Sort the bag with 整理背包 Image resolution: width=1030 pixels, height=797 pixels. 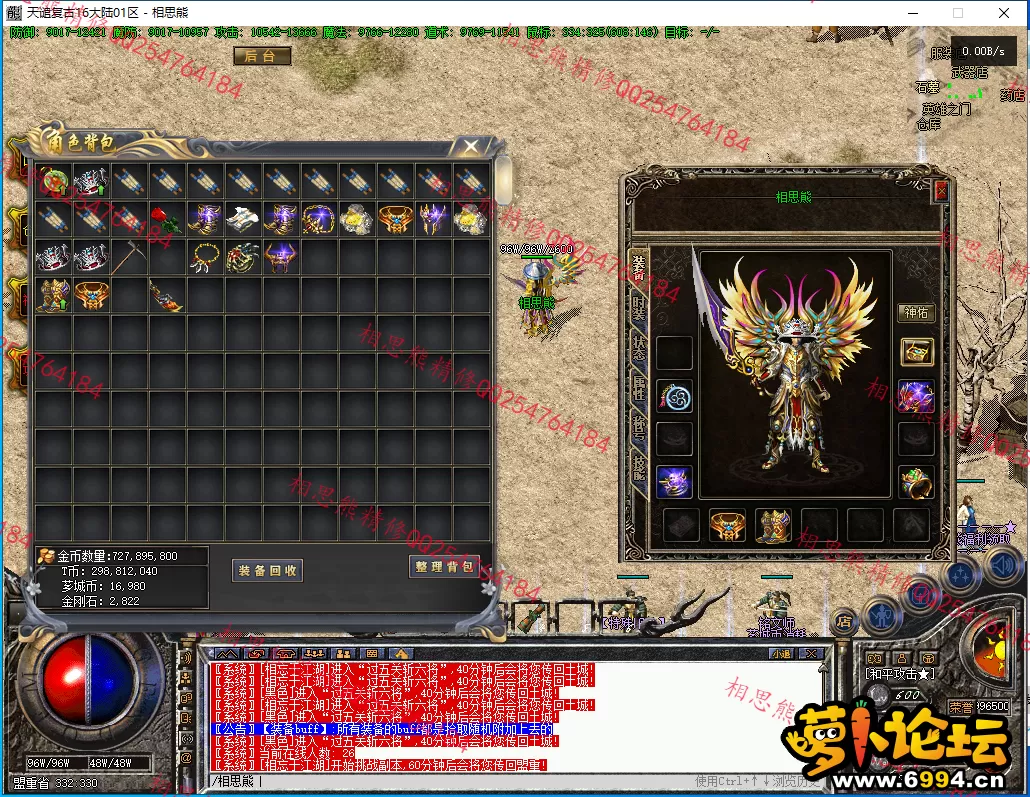(x=445, y=567)
